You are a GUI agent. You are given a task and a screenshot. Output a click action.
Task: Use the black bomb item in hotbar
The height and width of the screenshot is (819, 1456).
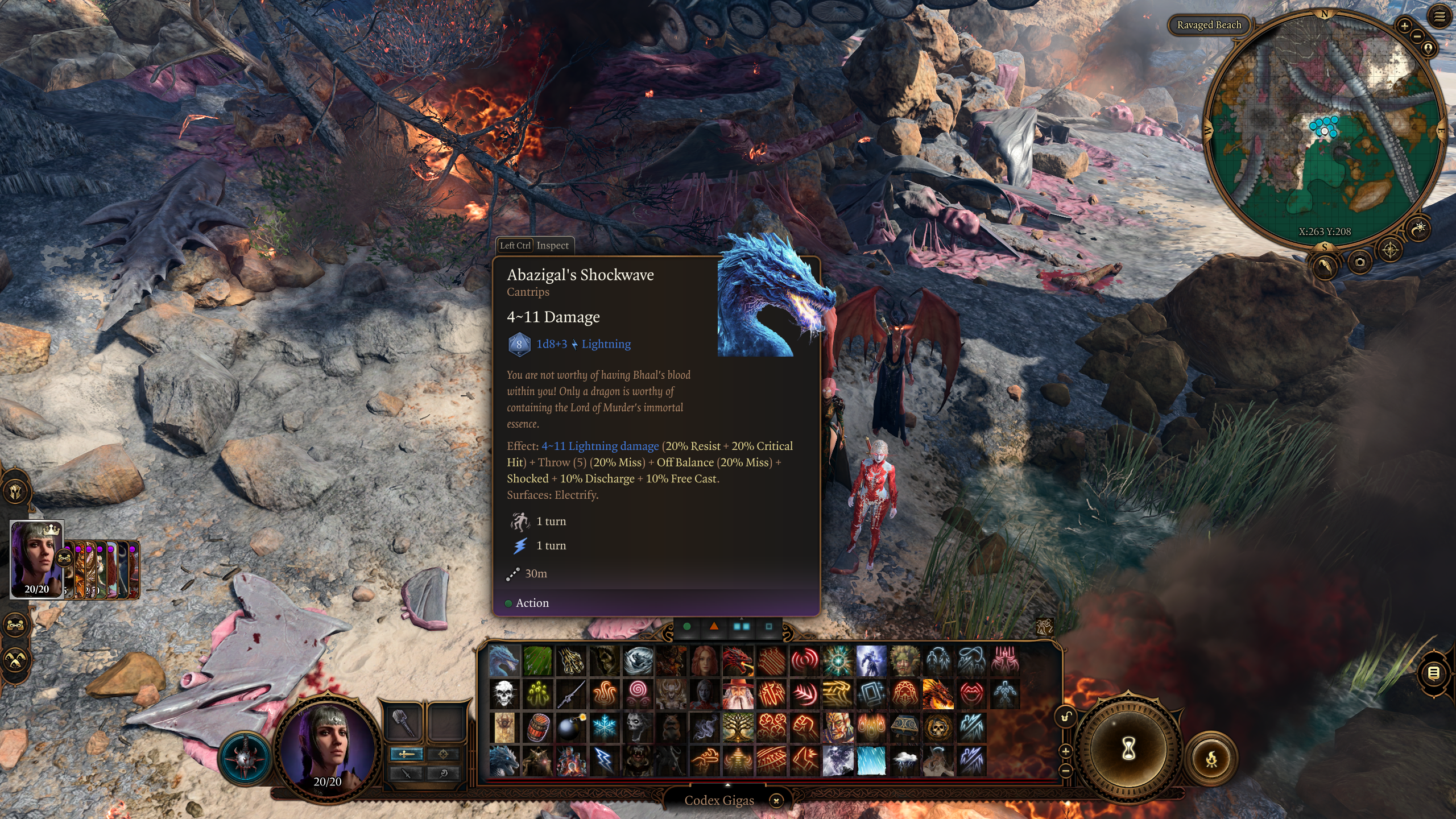coord(570,727)
